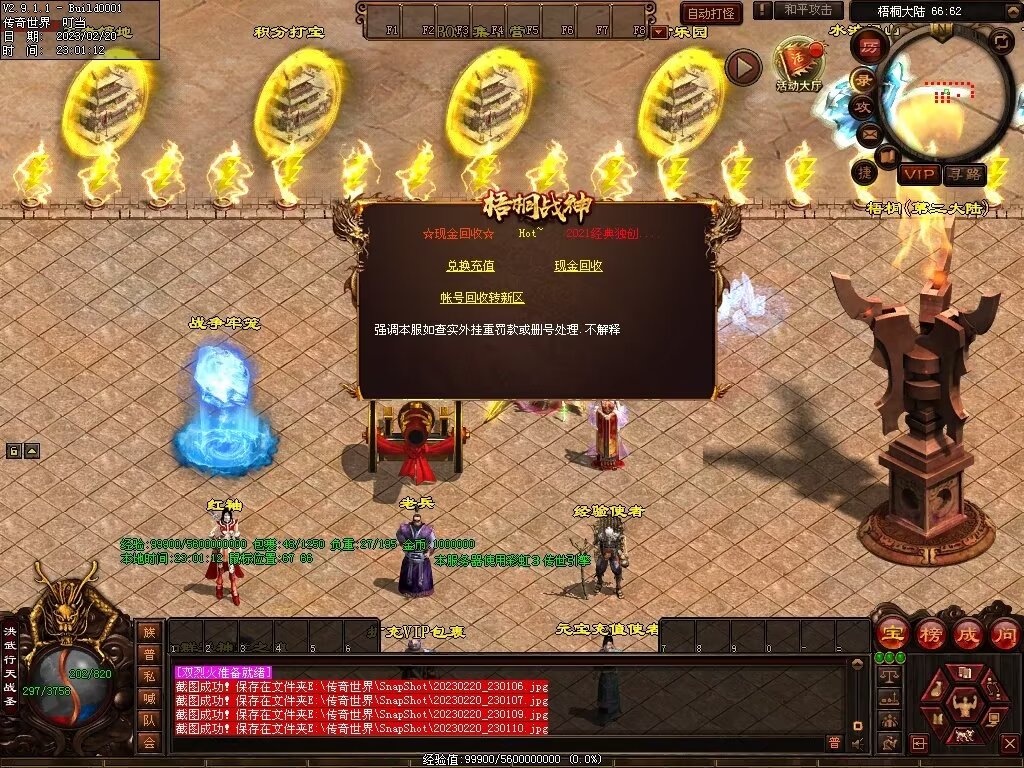The width and height of the screenshot is (1024, 768).
Task: Click the round play arrow button
Action: pyautogui.click(x=743, y=67)
